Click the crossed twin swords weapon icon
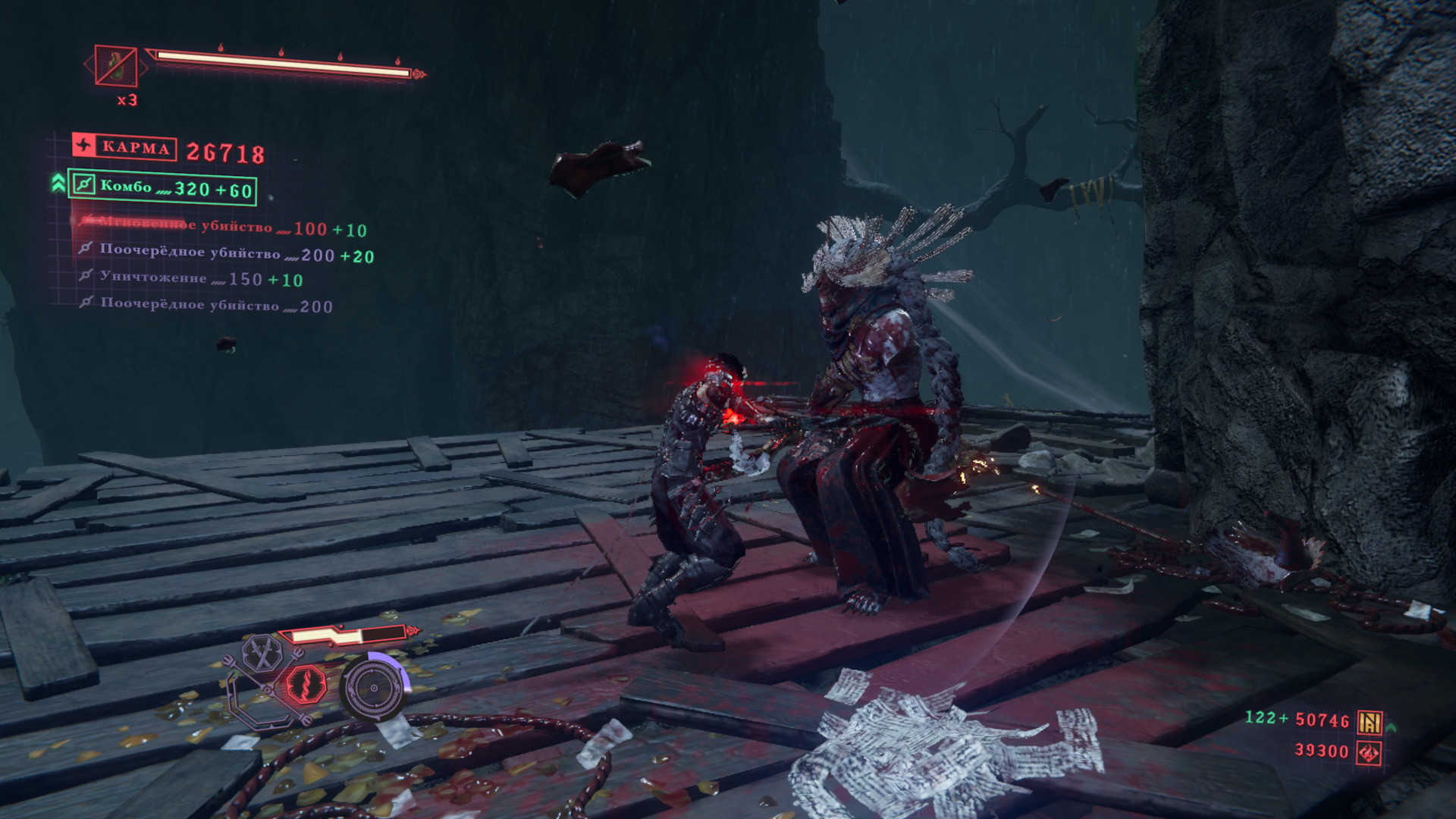 pyautogui.click(x=262, y=654)
